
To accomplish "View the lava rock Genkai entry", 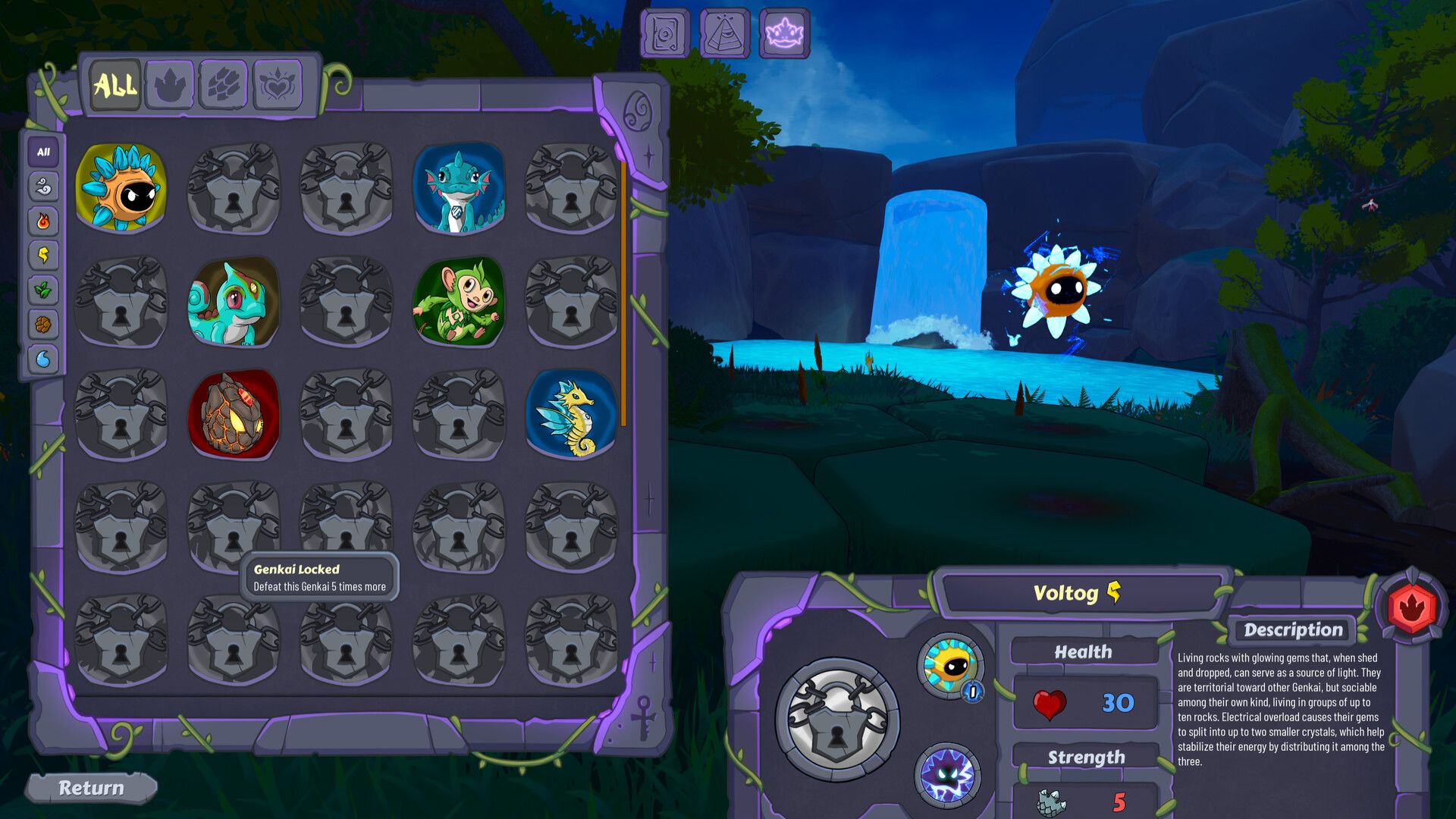I will (x=234, y=414).
